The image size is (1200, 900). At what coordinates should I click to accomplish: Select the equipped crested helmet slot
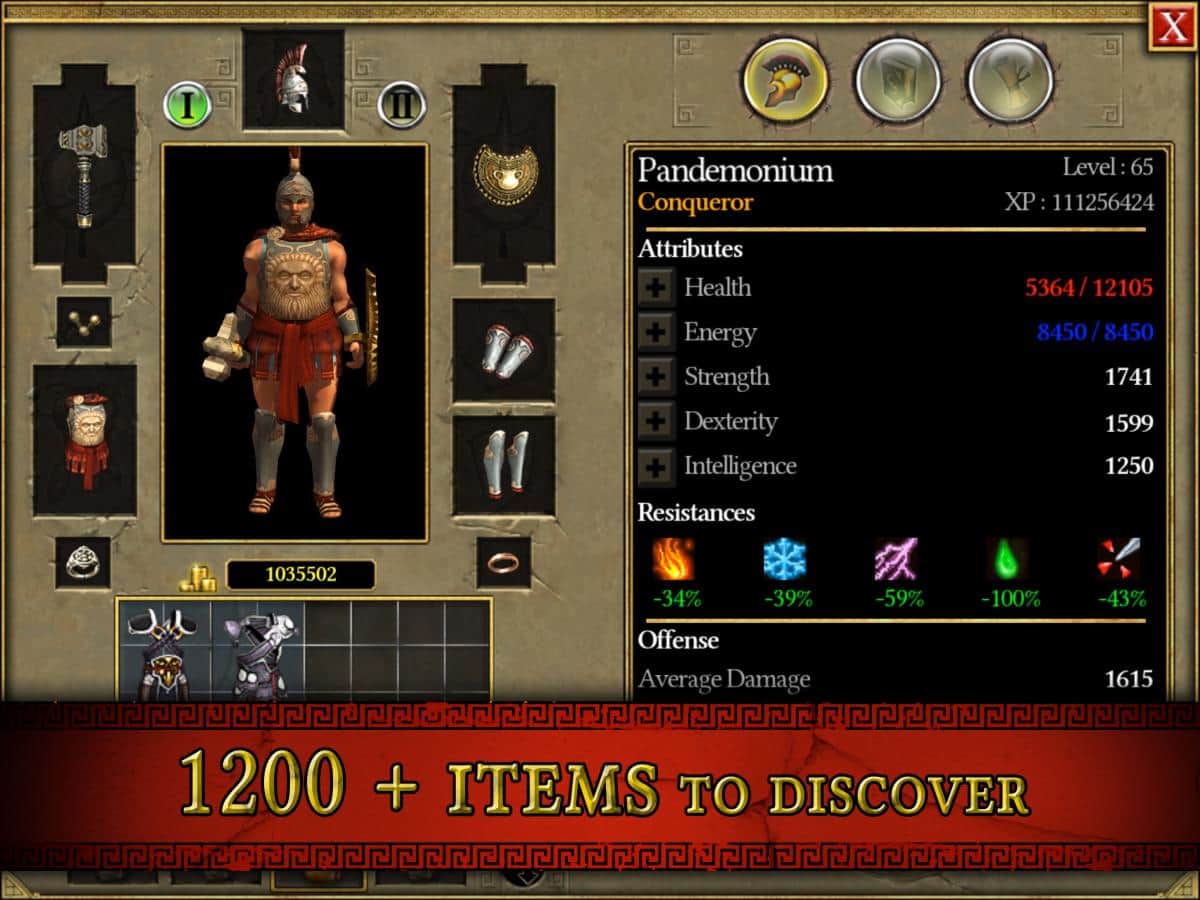pyautogui.click(x=293, y=79)
